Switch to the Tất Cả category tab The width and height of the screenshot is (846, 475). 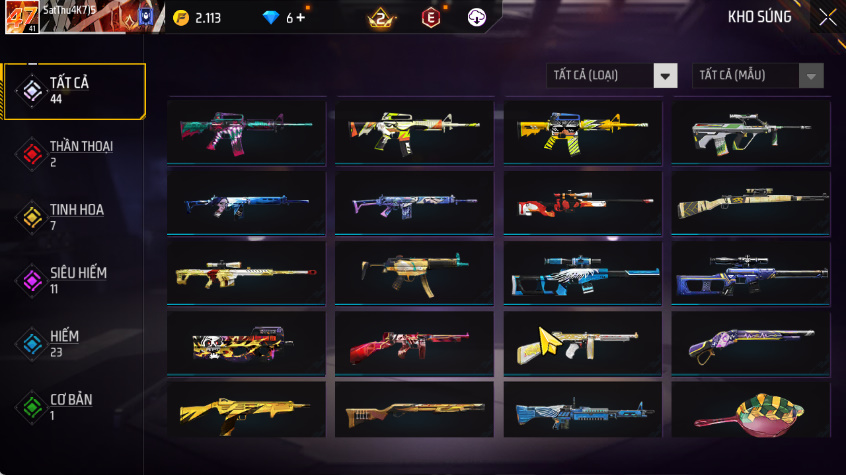[73, 91]
